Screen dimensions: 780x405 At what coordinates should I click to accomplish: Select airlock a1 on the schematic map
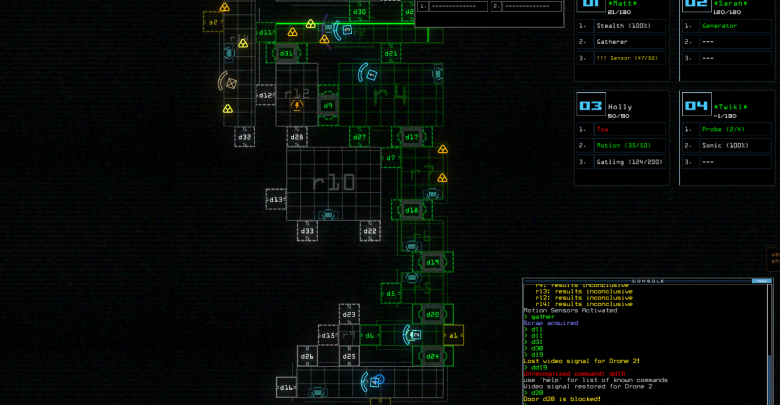point(453,336)
